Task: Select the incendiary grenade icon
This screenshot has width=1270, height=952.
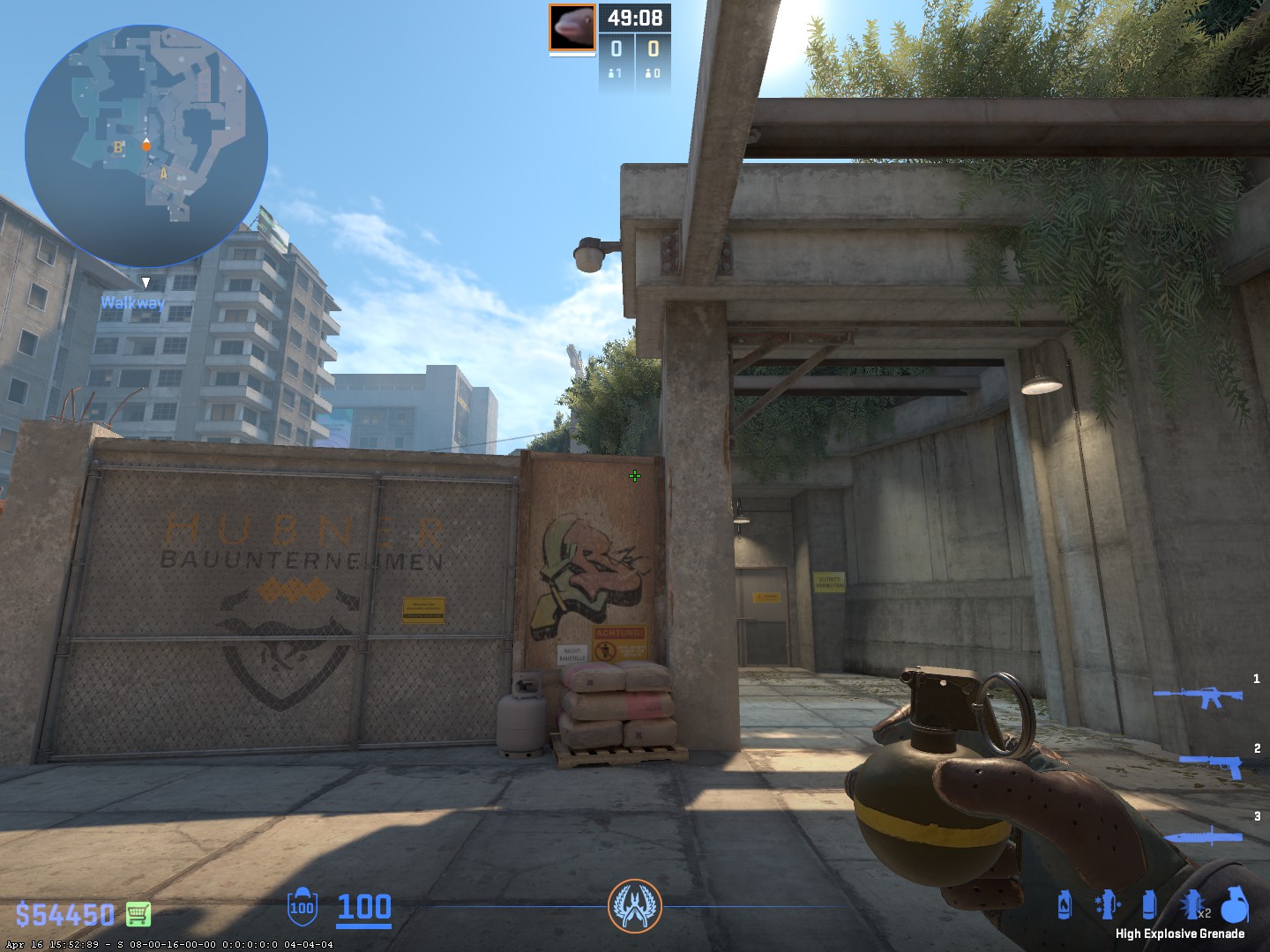Action: (x=1065, y=905)
